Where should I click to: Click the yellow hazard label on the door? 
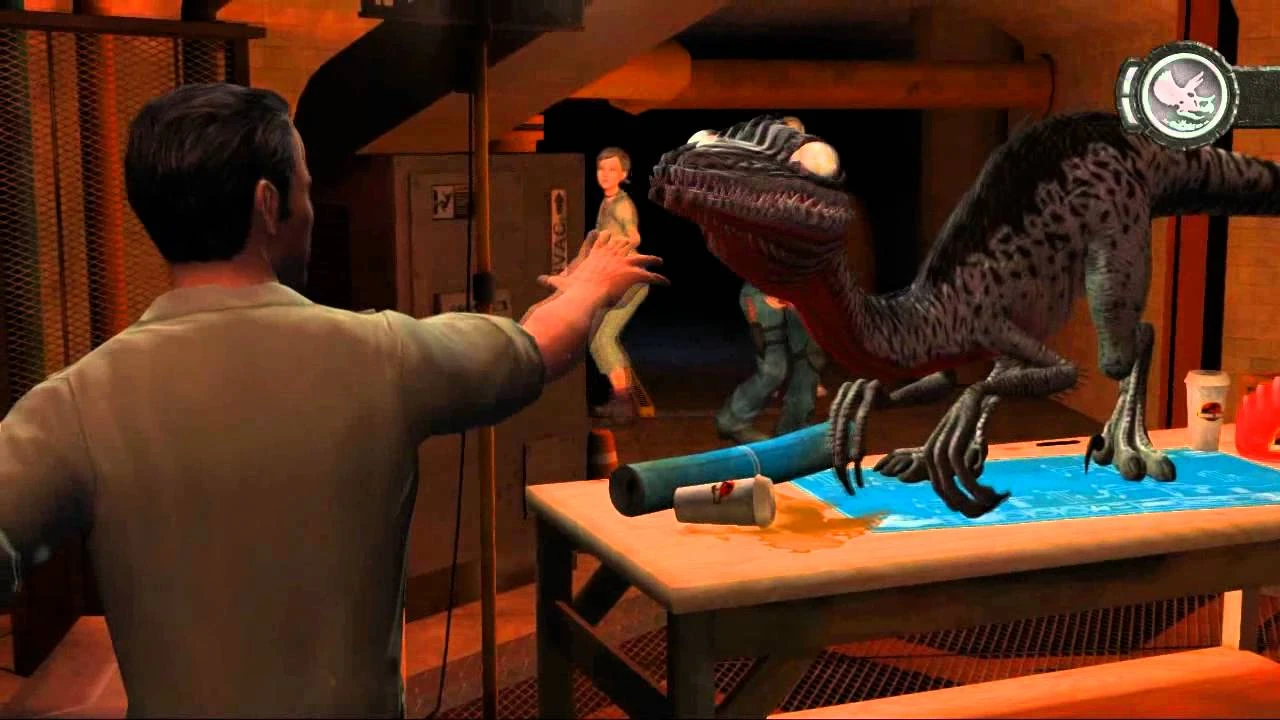coord(445,200)
